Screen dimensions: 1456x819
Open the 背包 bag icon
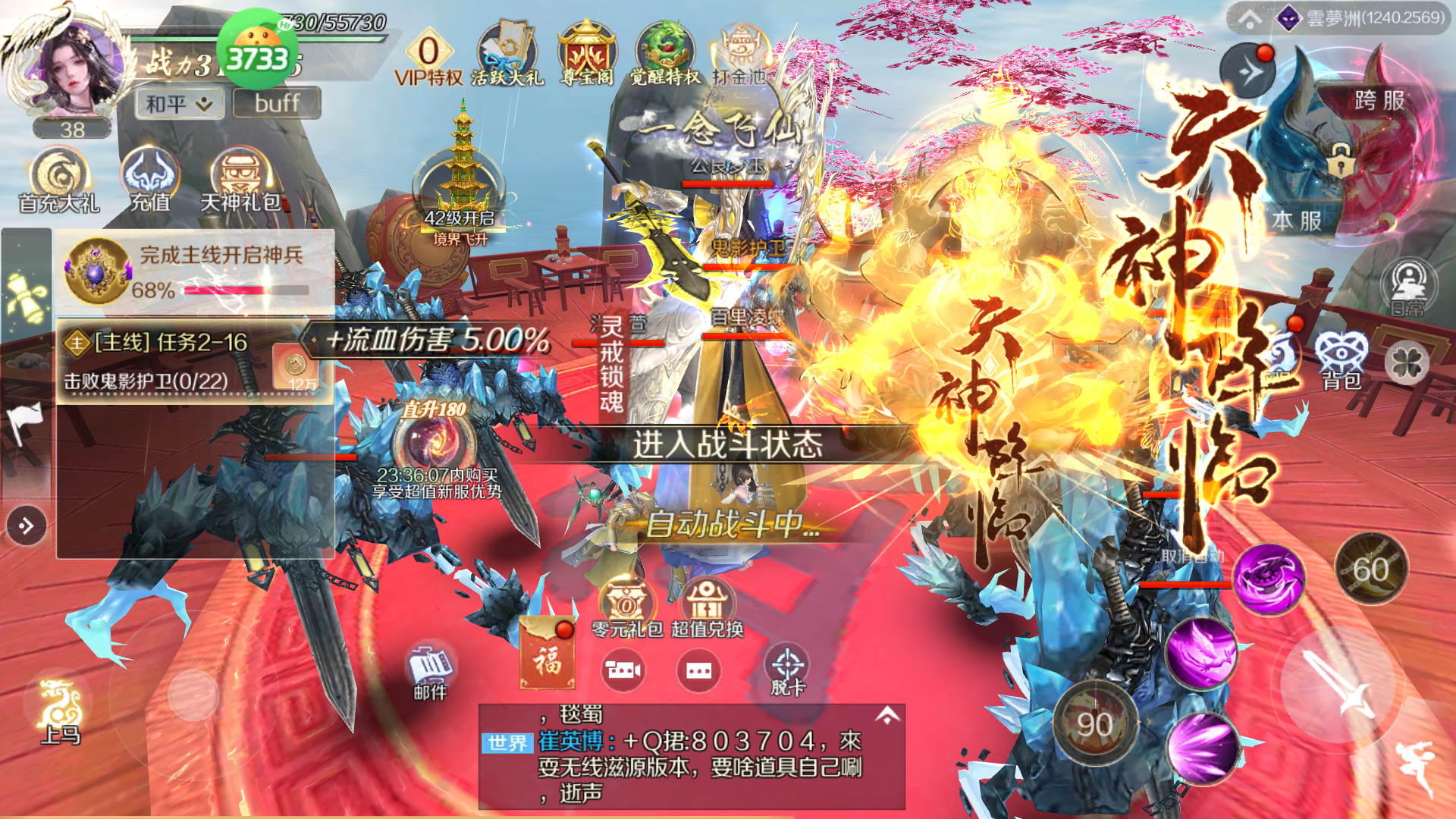(x=1341, y=359)
